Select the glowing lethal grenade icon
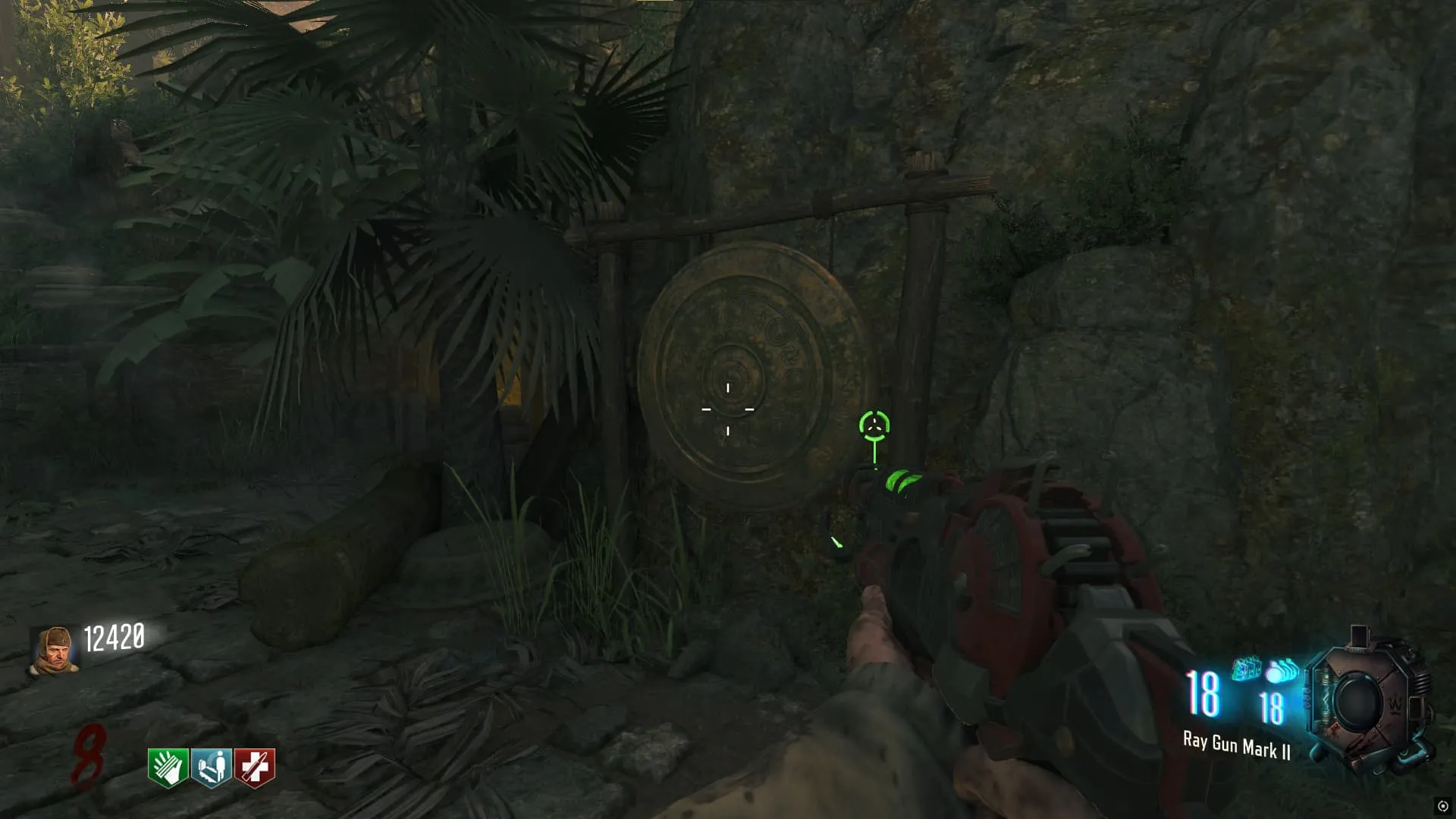Screen dimensions: 1456x819 [1282, 670]
